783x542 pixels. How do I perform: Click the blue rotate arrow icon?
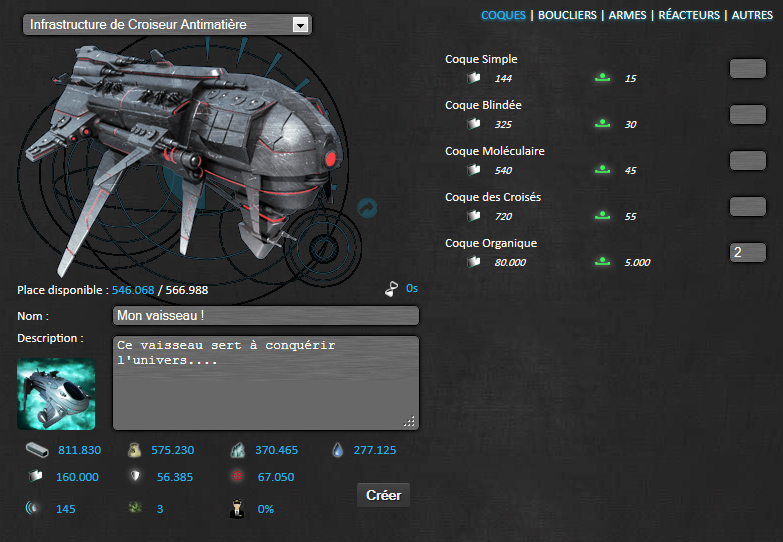(x=367, y=207)
